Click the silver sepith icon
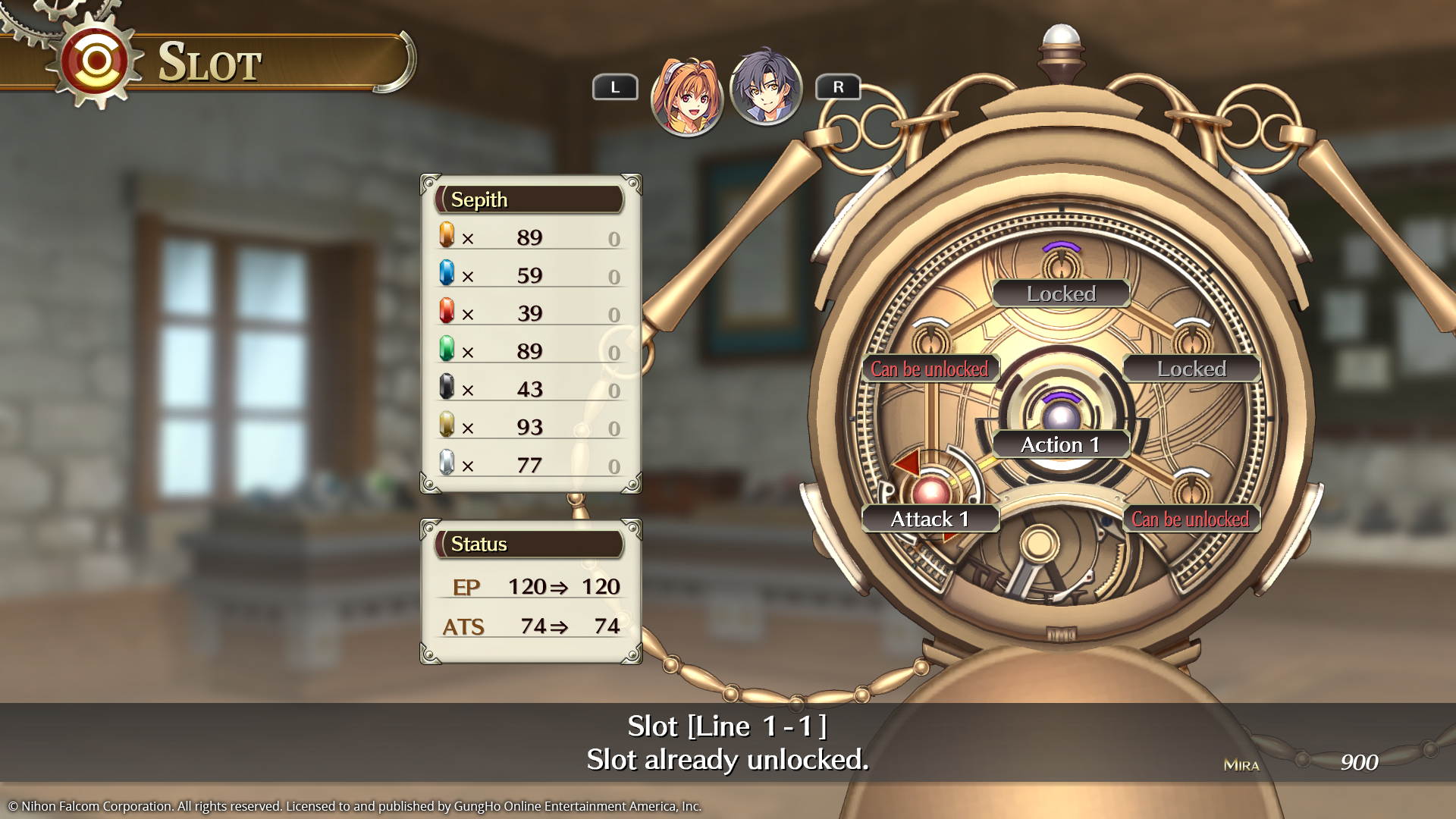Image resolution: width=1456 pixels, height=819 pixels. tap(446, 464)
